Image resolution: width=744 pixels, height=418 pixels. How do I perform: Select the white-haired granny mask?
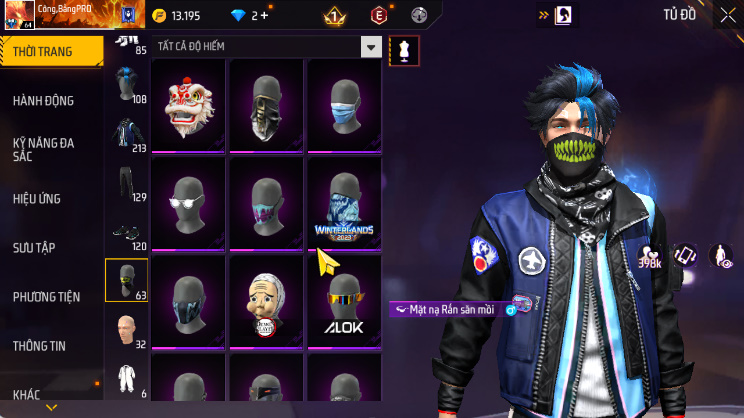click(x=266, y=301)
